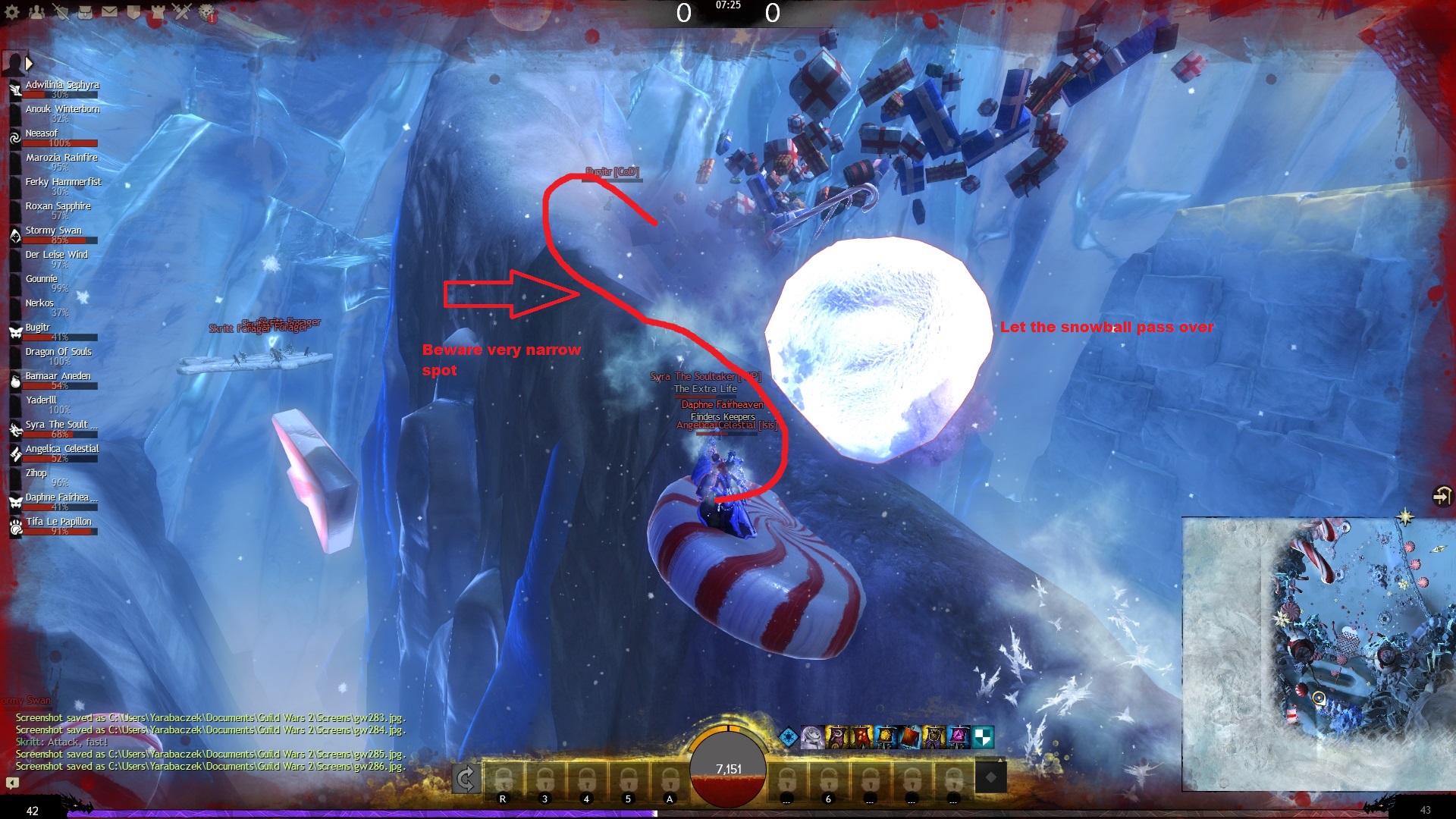Click the minimap
Viewport: 1456px width, 819px height.
click(1318, 654)
